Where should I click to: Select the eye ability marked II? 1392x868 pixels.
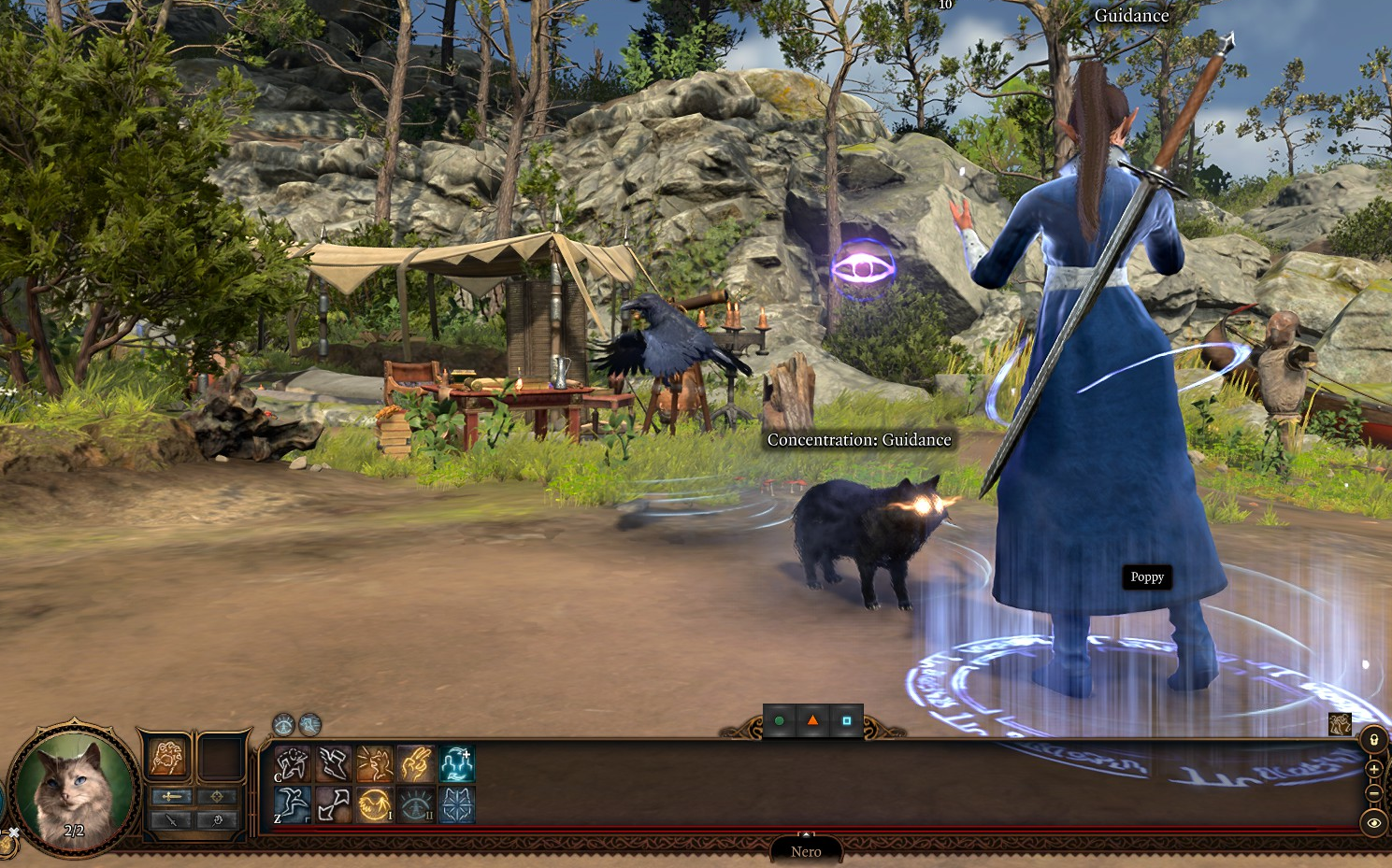416,804
